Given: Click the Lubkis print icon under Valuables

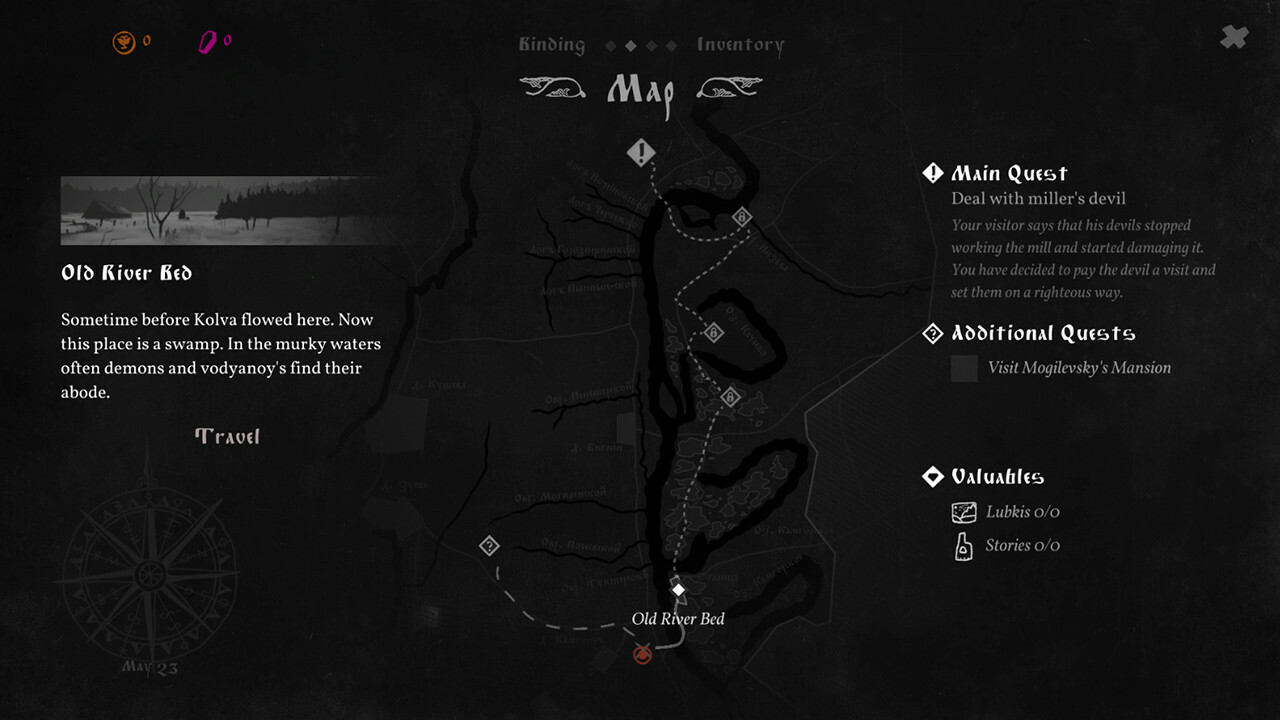Looking at the screenshot, I should tap(963, 511).
